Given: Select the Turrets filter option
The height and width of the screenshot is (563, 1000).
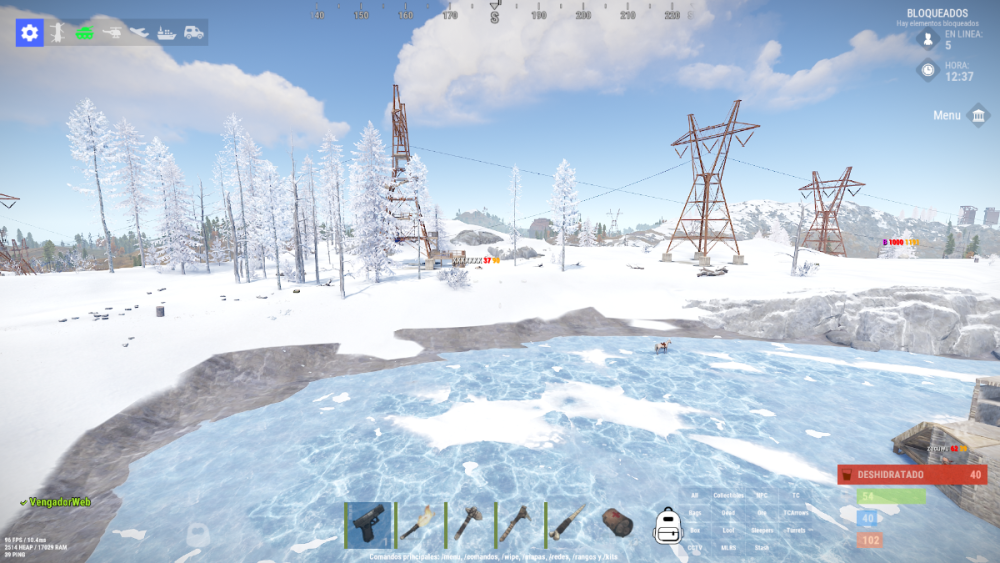Looking at the screenshot, I should [x=795, y=530].
